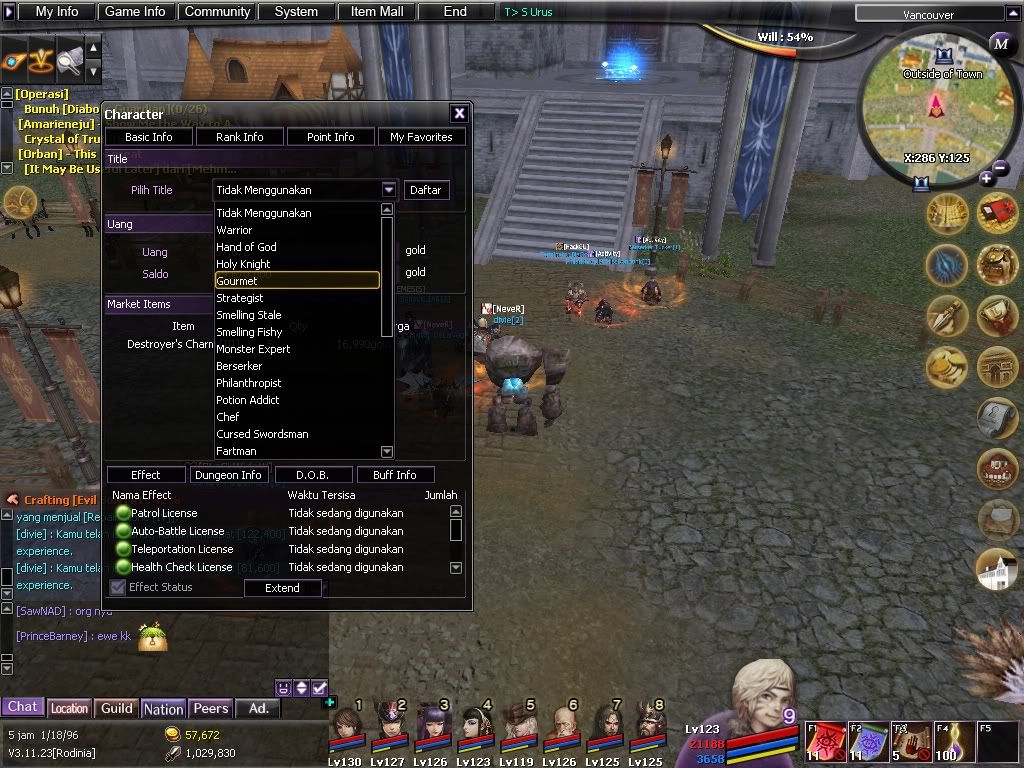
Task: Open the Point Info tab
Action: (x=330, y=137)
